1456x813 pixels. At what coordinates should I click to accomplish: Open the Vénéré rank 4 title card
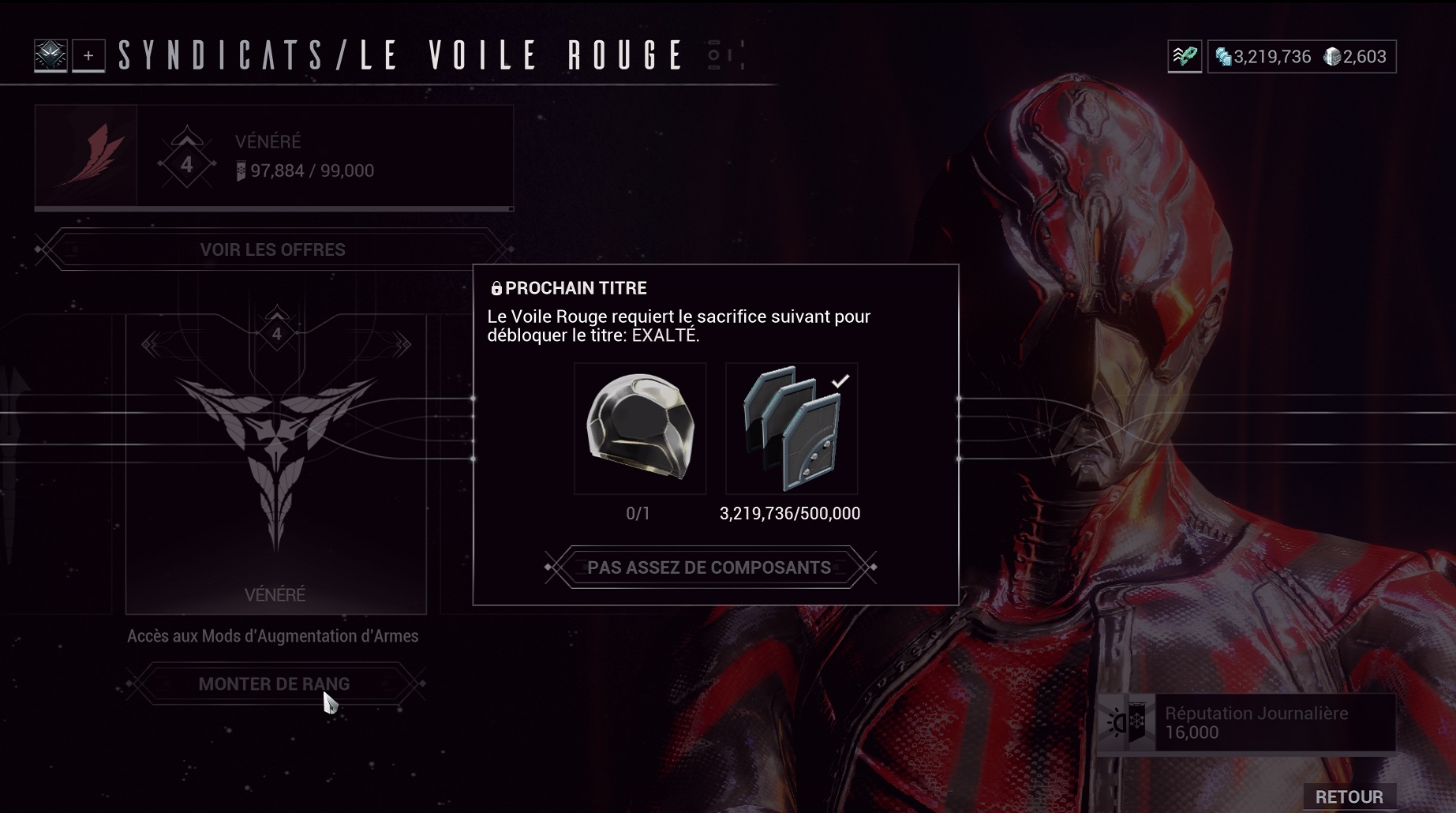[275, 464]
